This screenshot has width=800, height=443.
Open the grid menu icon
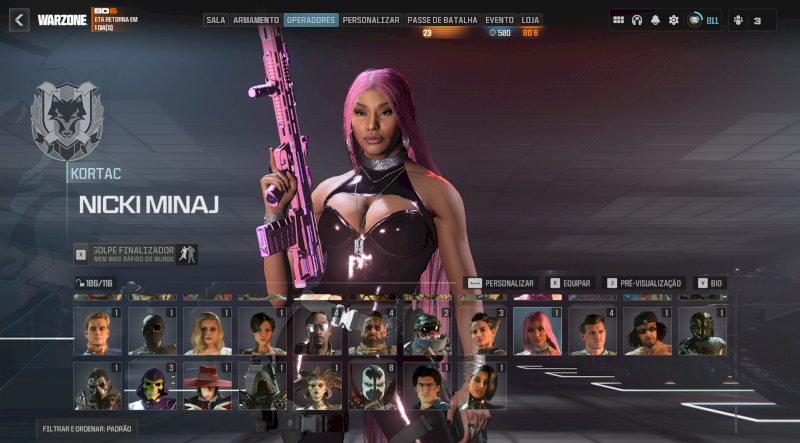(x=619, y=20)
